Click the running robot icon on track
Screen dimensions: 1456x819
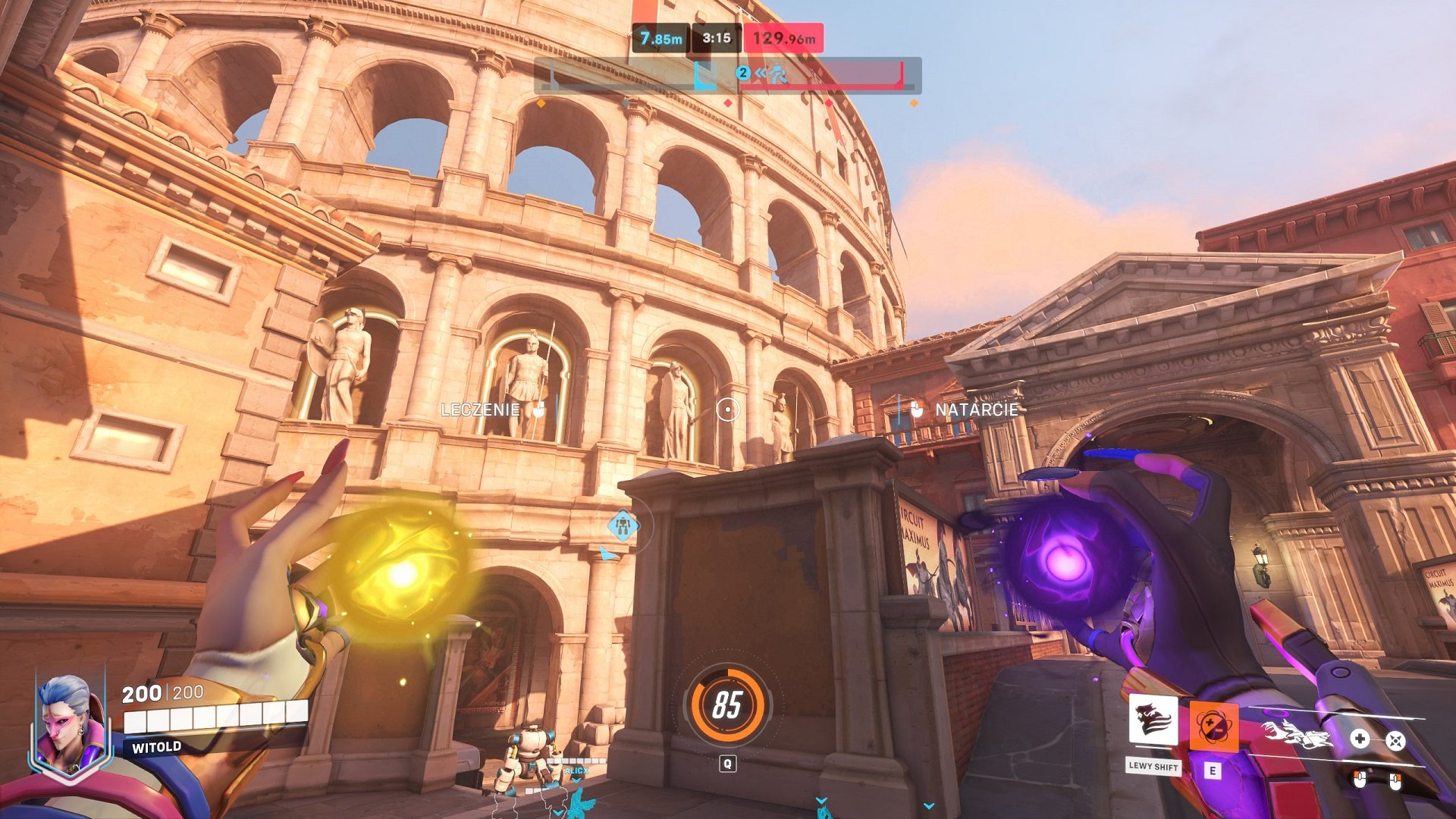(777, 74)
